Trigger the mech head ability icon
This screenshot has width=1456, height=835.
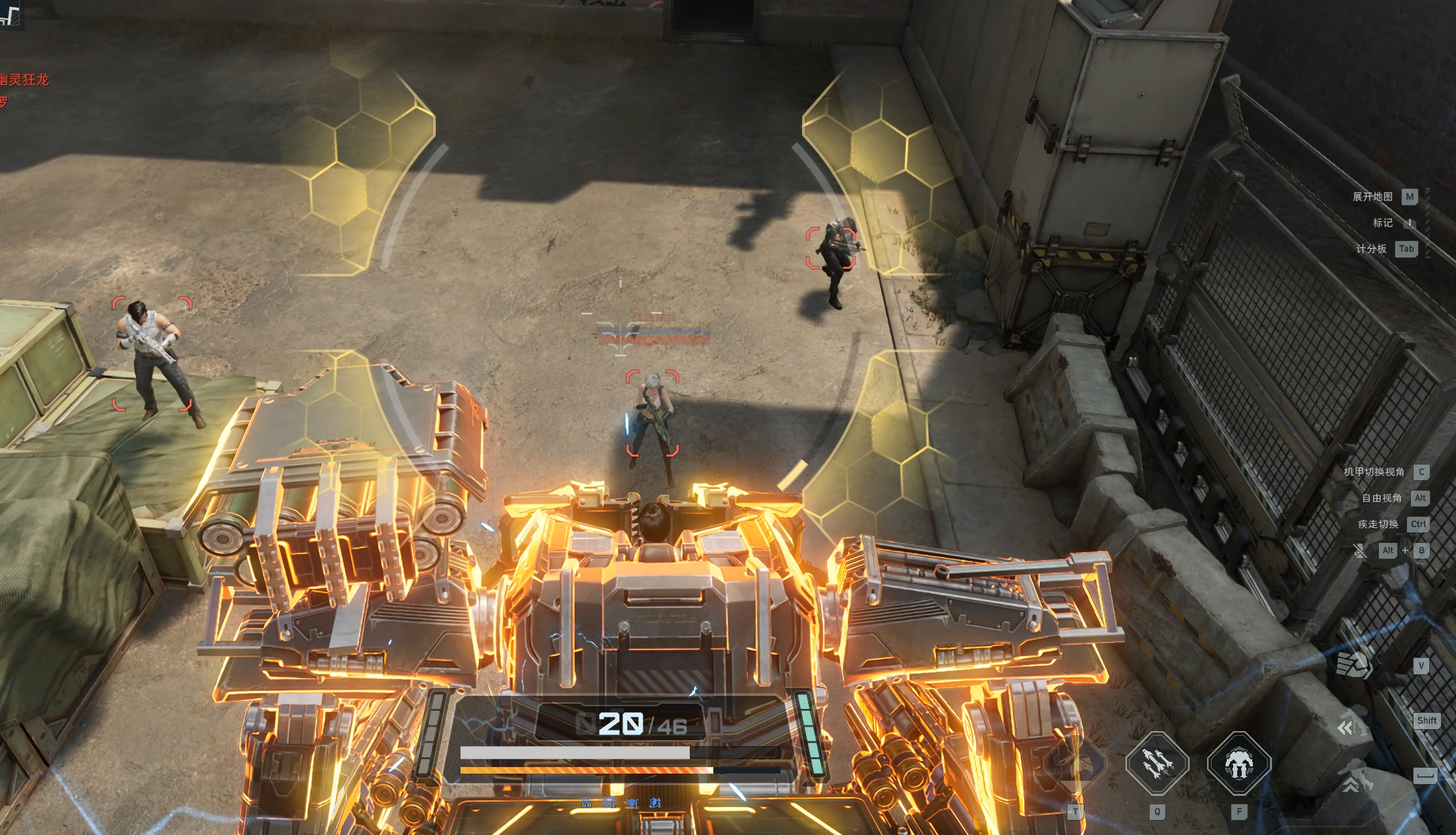click(x=1238, y=764)
